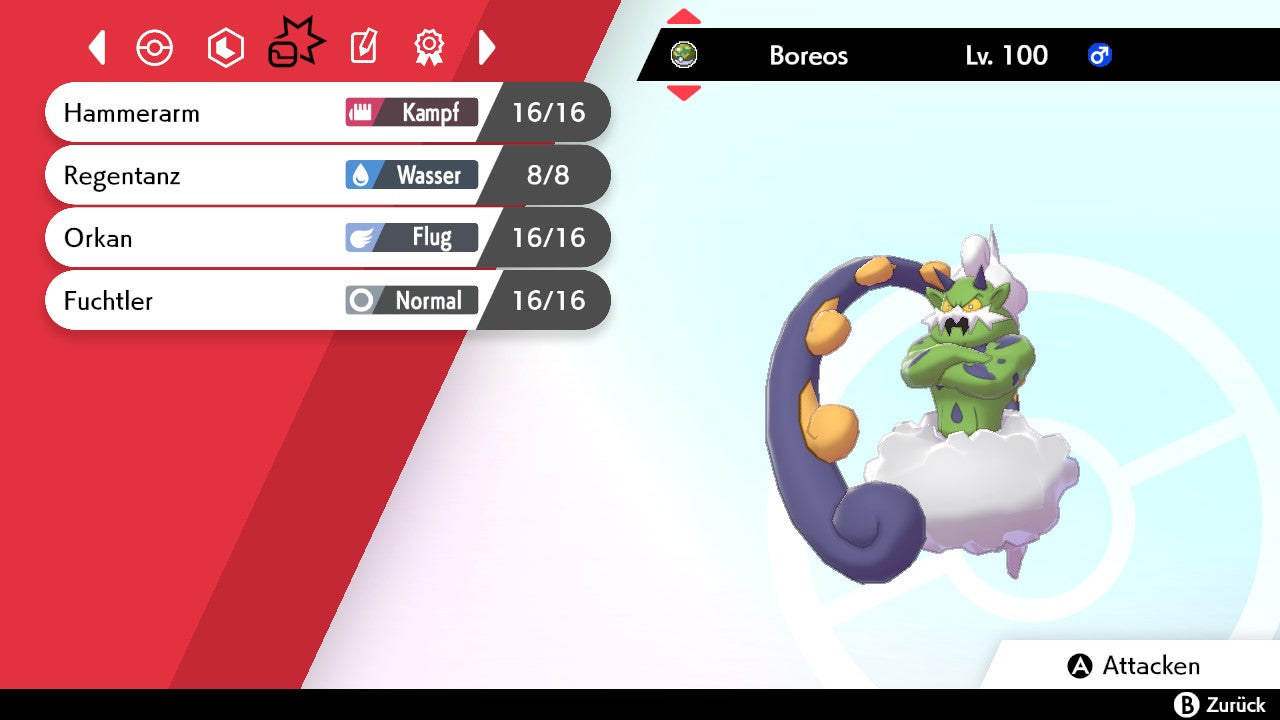This screenshot has height=720, width=1280.
Task: Open the Attacken option
Action: point(1134,666)
